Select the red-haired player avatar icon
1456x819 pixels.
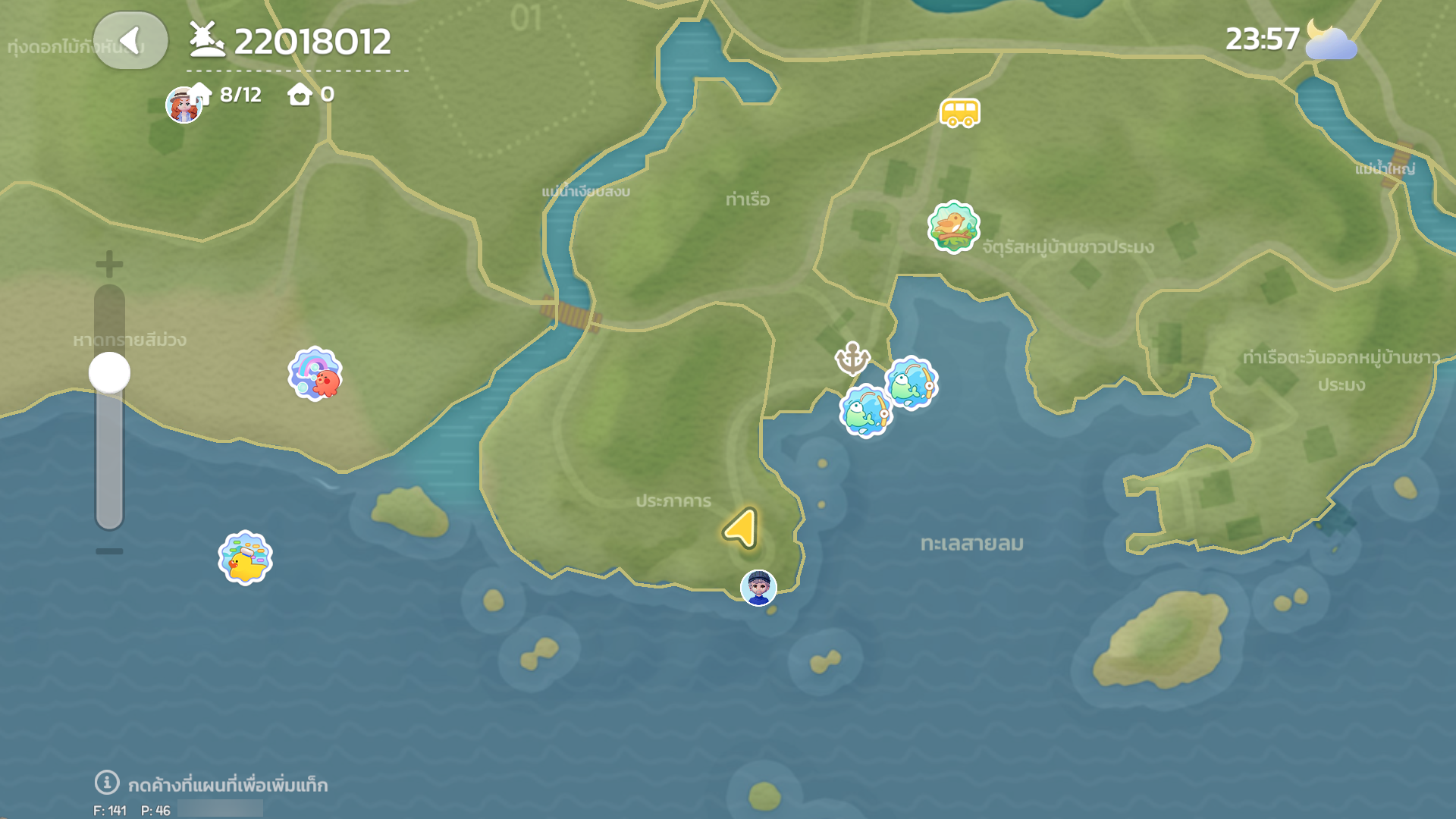(x=183, y=106)
